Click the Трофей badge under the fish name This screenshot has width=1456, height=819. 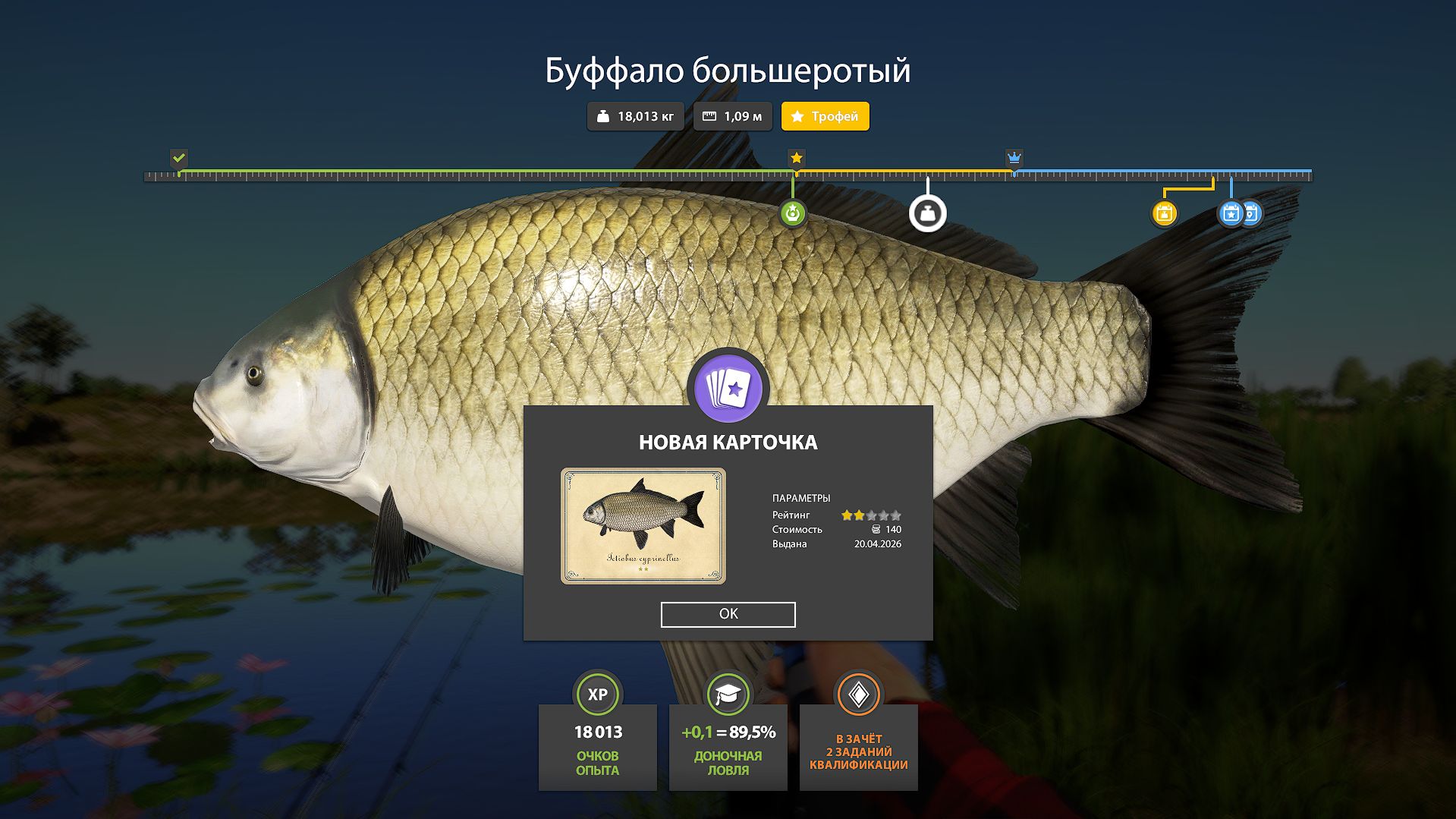point(824,116)
